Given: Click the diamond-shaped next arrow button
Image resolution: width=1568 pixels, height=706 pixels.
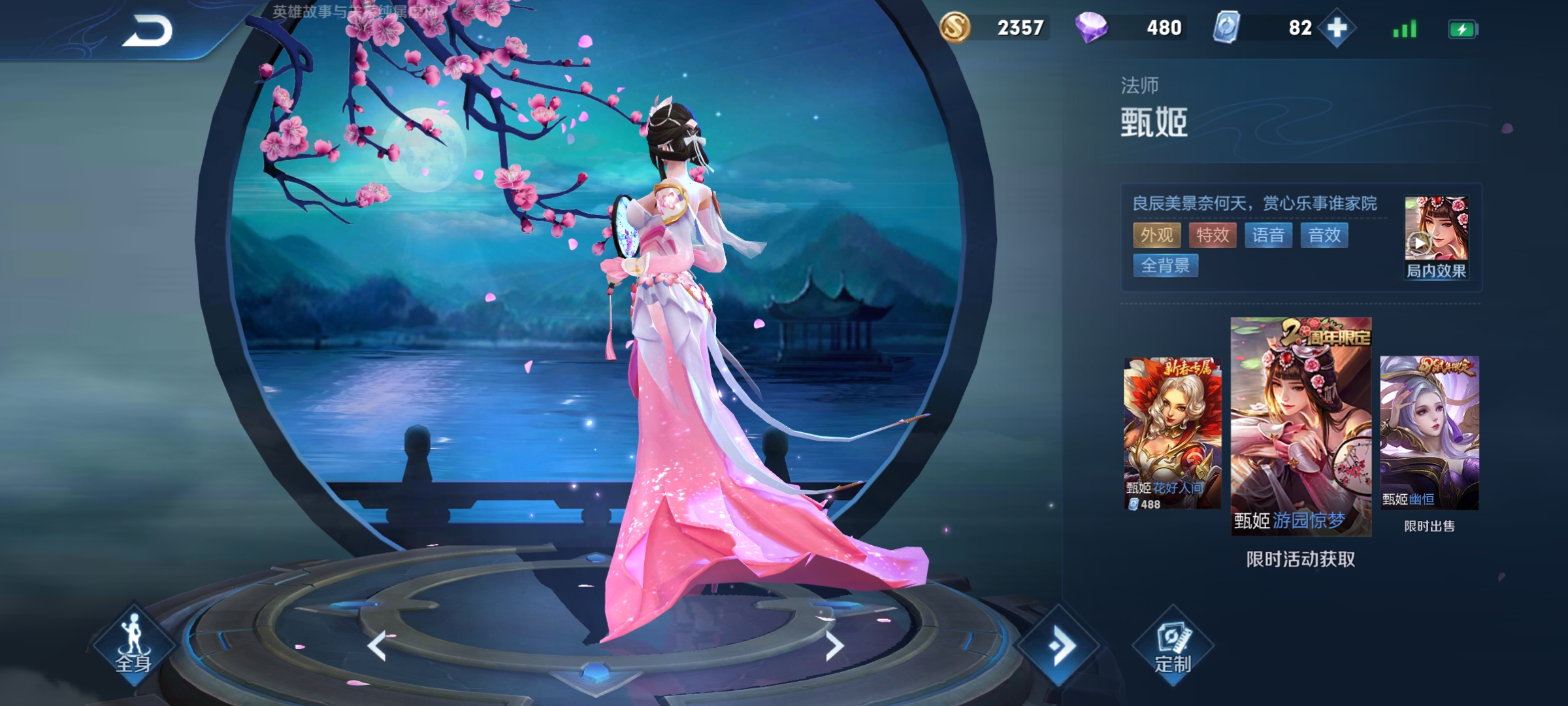Looking at the screenshot, I should click(1060, 646).
